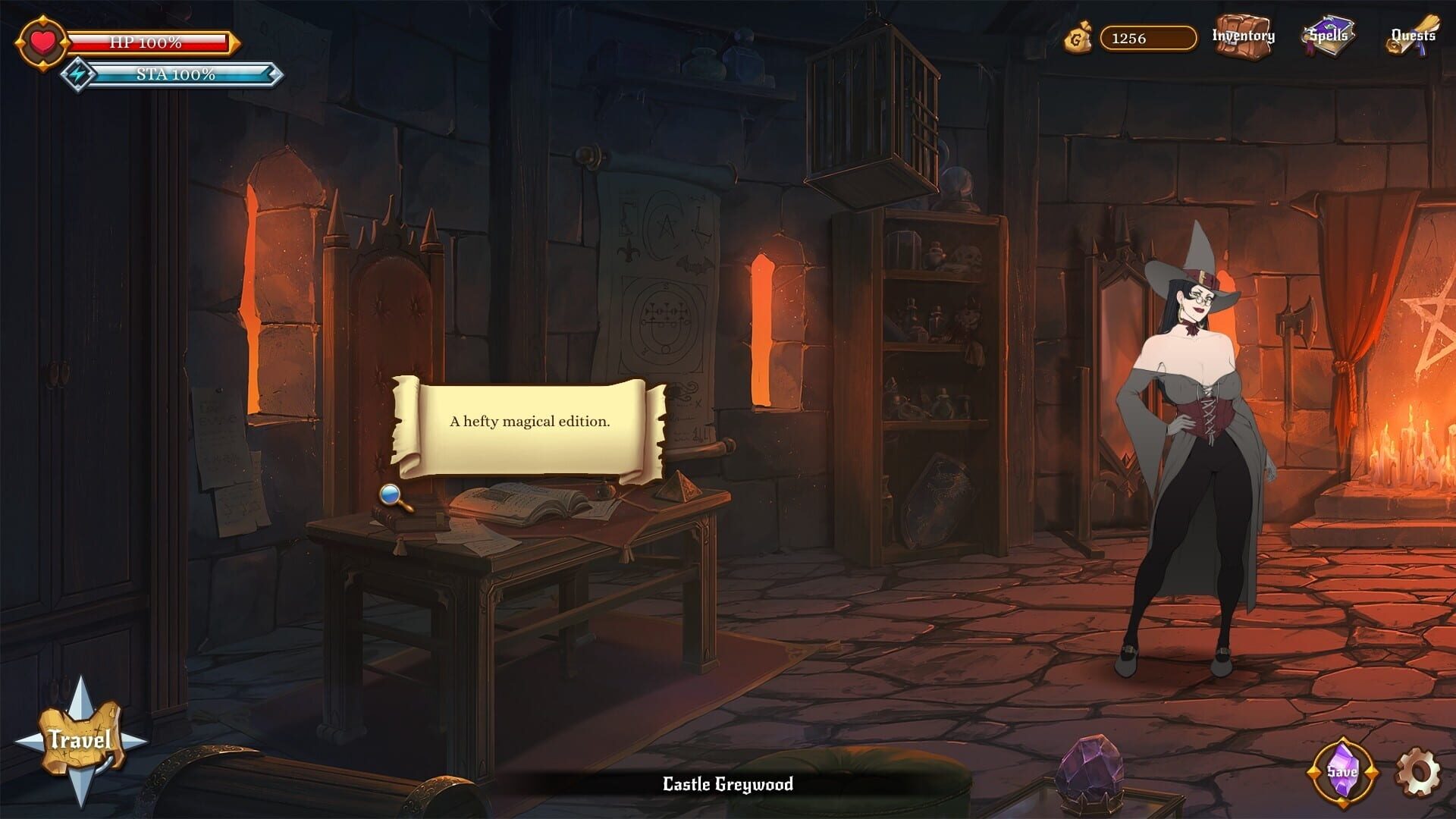Click the heart emblem beside the HP bar
This screenshot has height=819, width=1456.
click(x=41, y=42)
